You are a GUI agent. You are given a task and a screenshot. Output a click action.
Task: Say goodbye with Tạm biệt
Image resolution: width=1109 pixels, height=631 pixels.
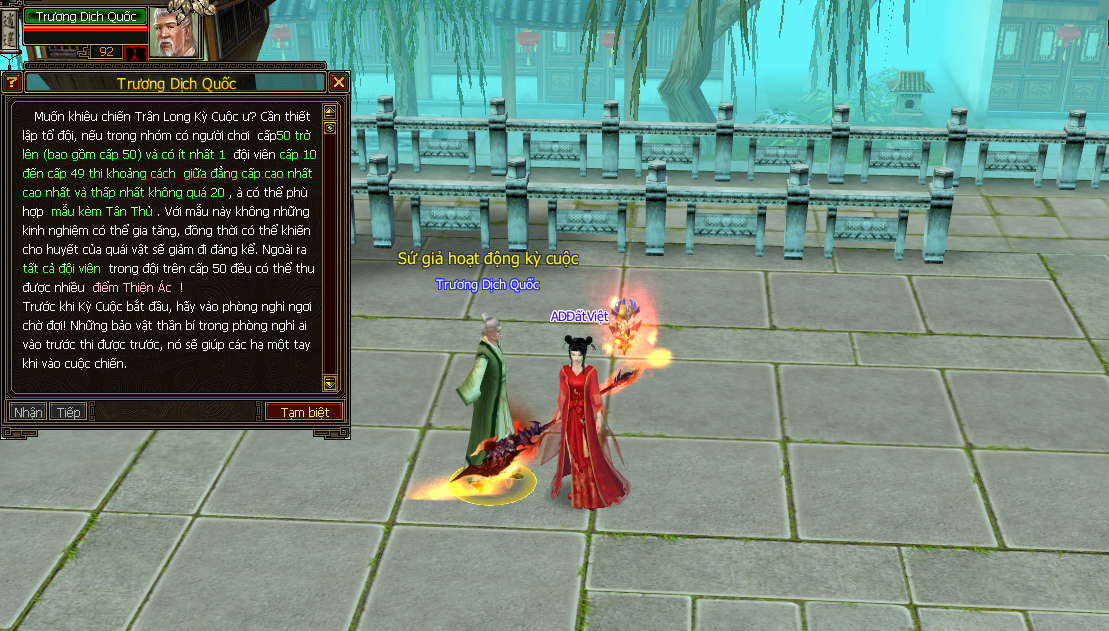tap(304, 412)
